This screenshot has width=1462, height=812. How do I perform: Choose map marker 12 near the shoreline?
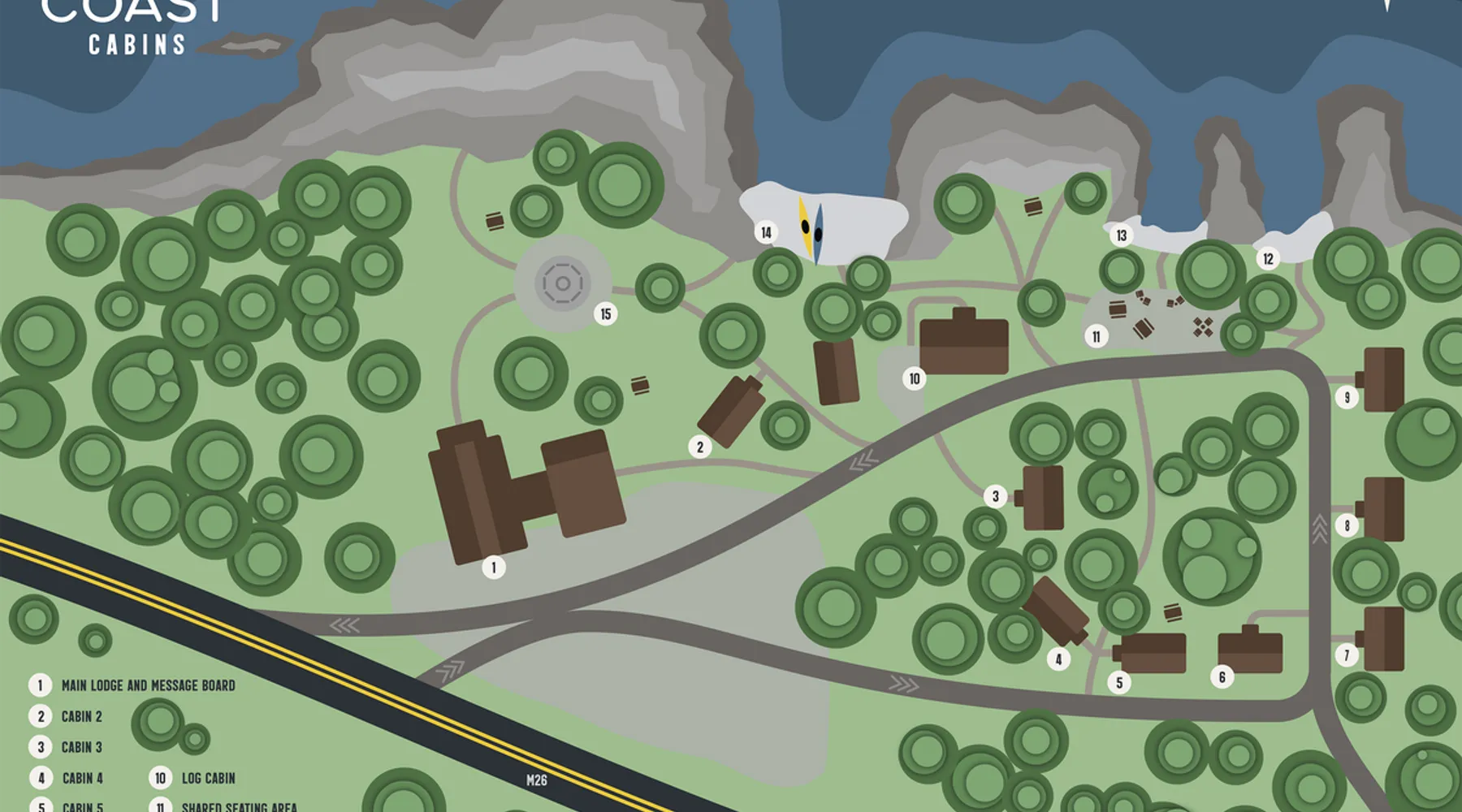pos(1268,259)
